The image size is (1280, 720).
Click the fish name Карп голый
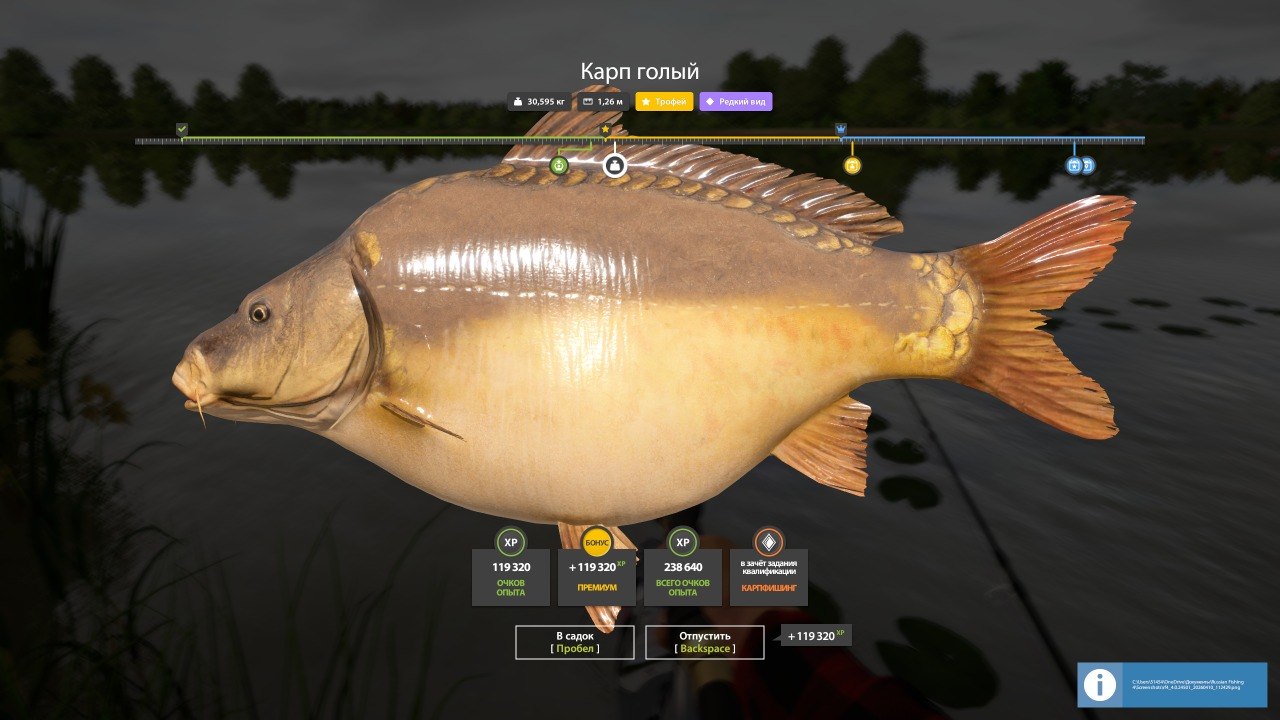(640, 71)
